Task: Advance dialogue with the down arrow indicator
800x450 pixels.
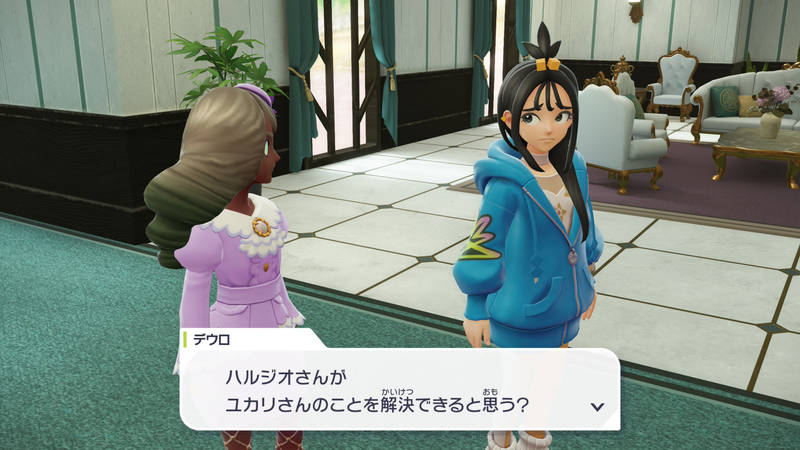Action: coord(597,406)
